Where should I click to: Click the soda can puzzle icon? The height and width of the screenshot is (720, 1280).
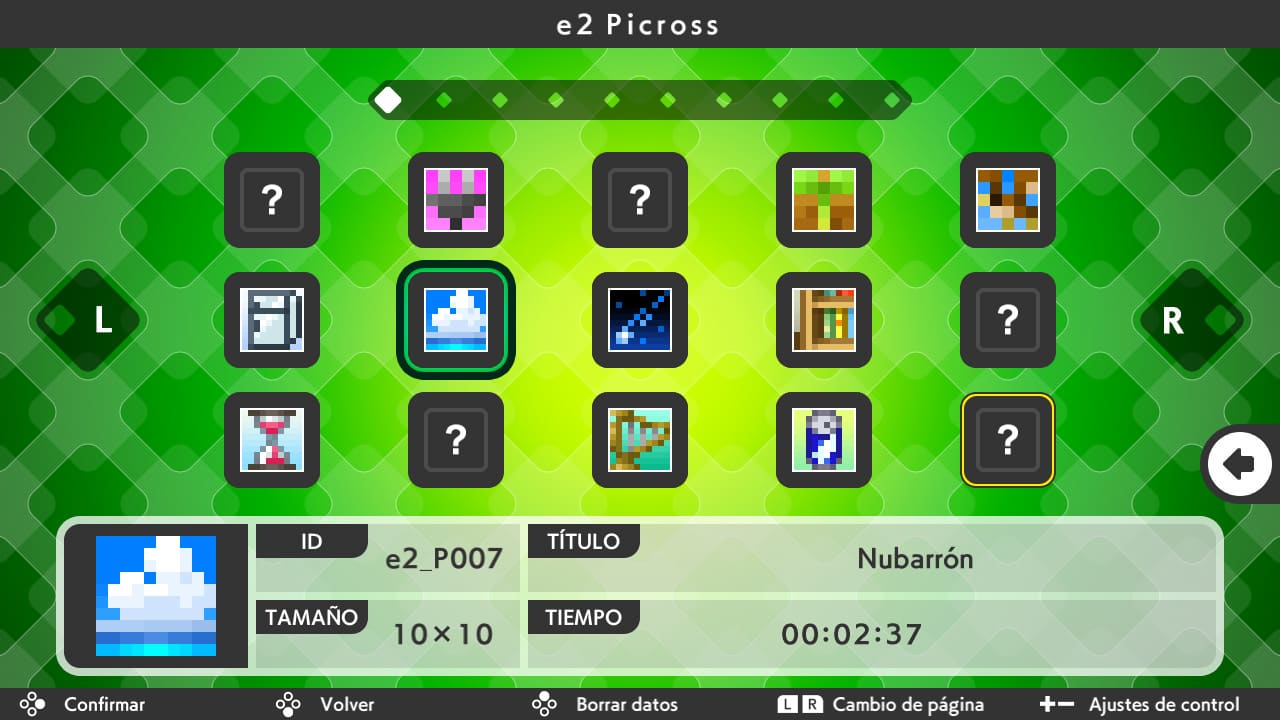(823, 440)
